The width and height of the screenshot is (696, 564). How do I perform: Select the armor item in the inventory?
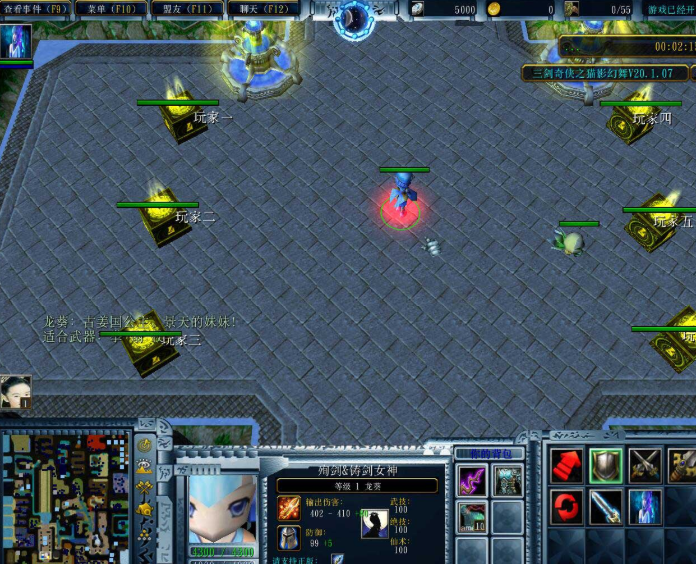507,480
